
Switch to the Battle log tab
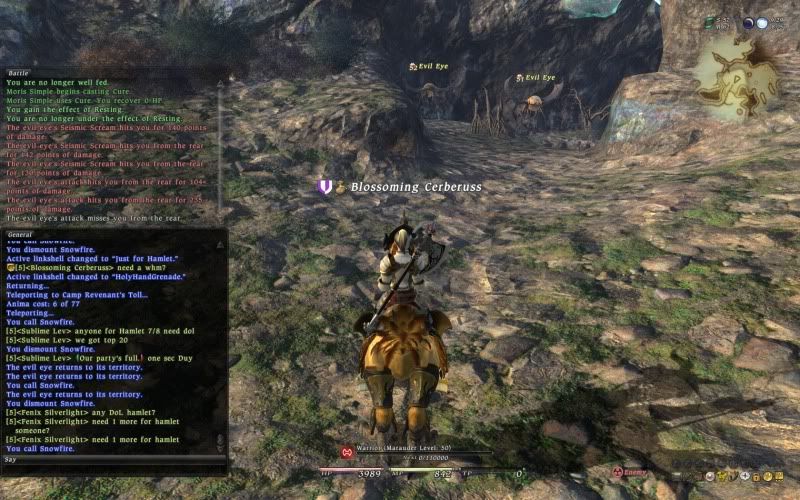(19, 72)
